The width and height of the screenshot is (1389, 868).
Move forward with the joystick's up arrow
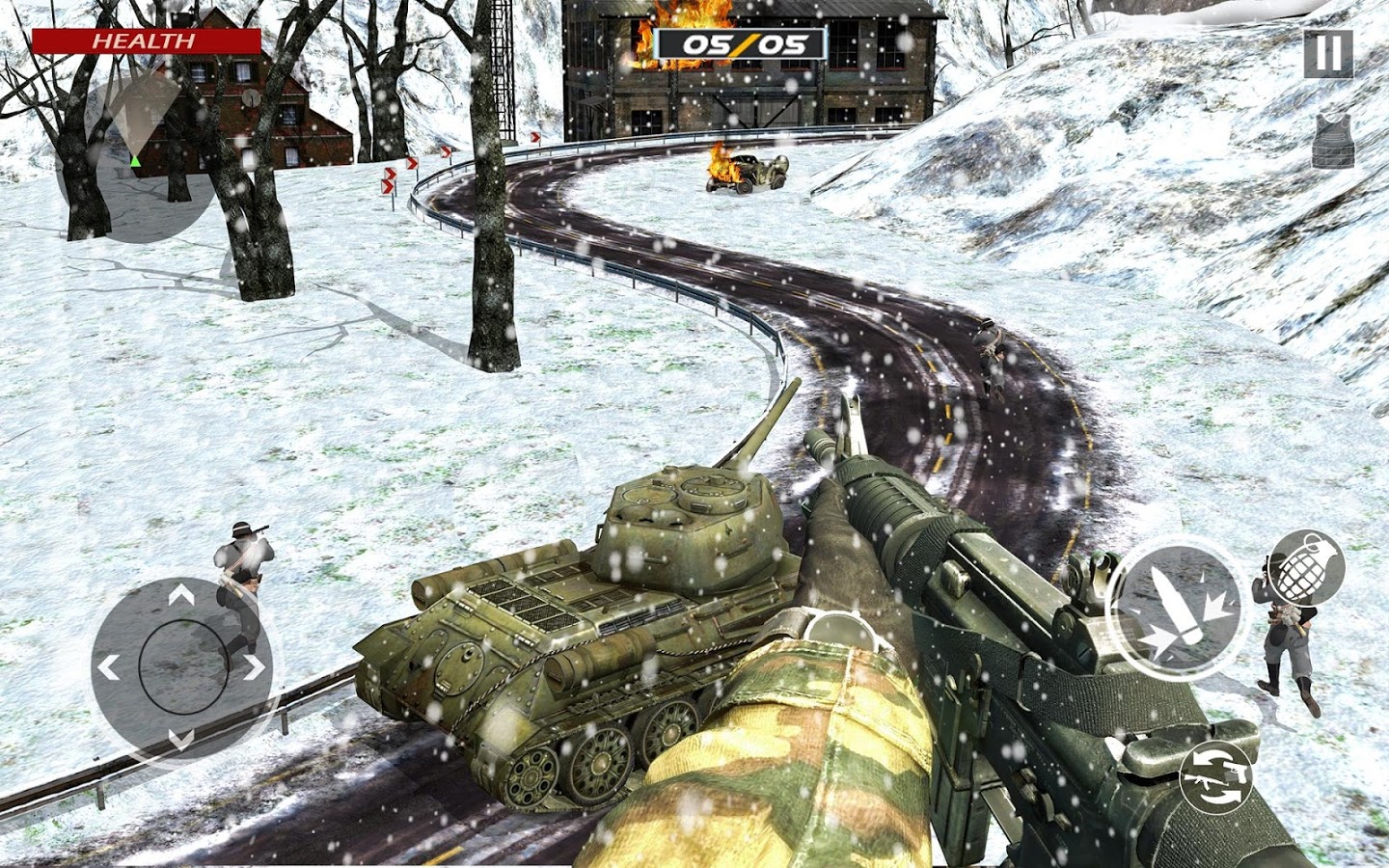(x=180, y=598)
